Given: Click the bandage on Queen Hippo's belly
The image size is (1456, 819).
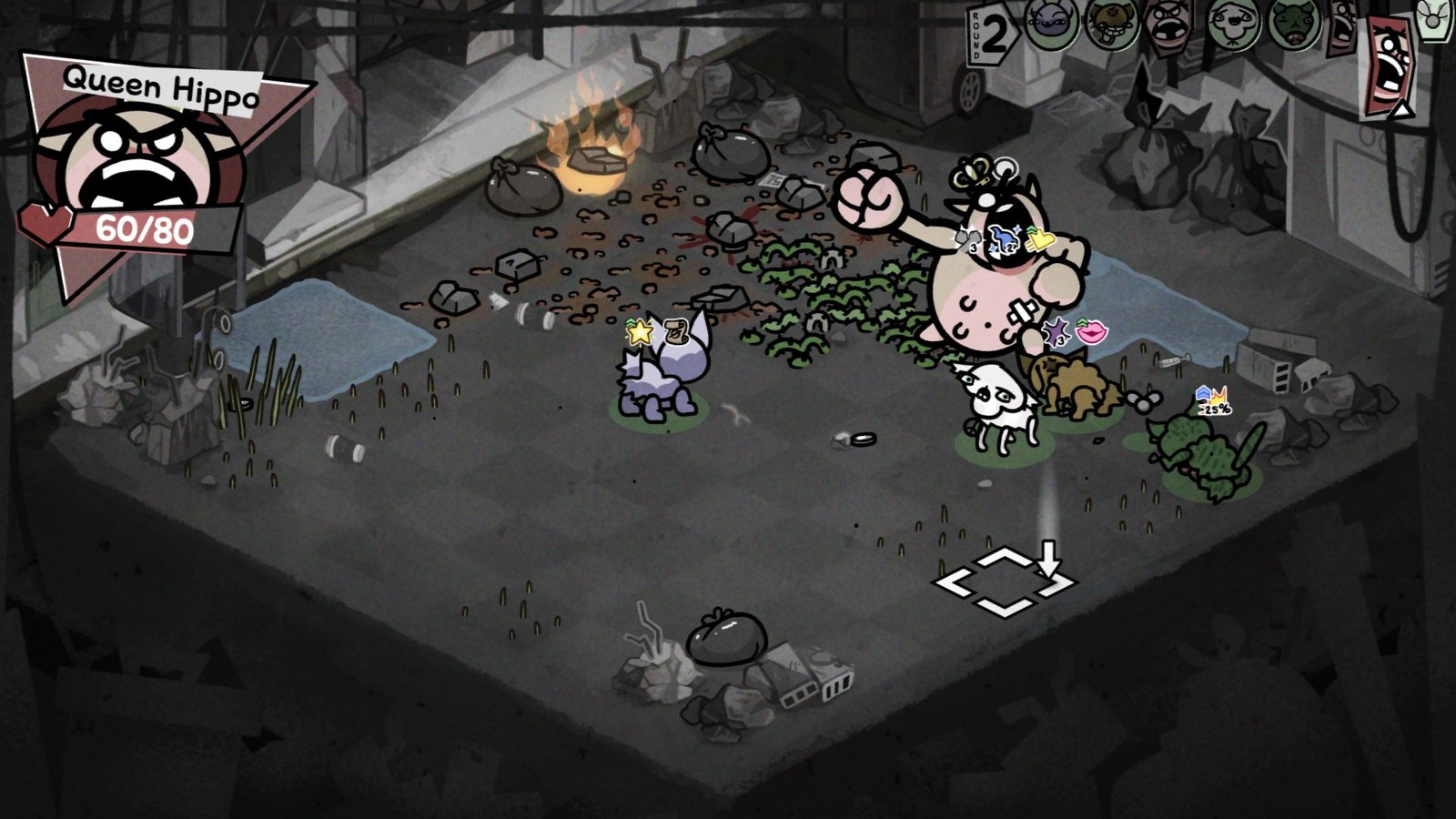Looking at the screenshot, I should pos(1022,309).
